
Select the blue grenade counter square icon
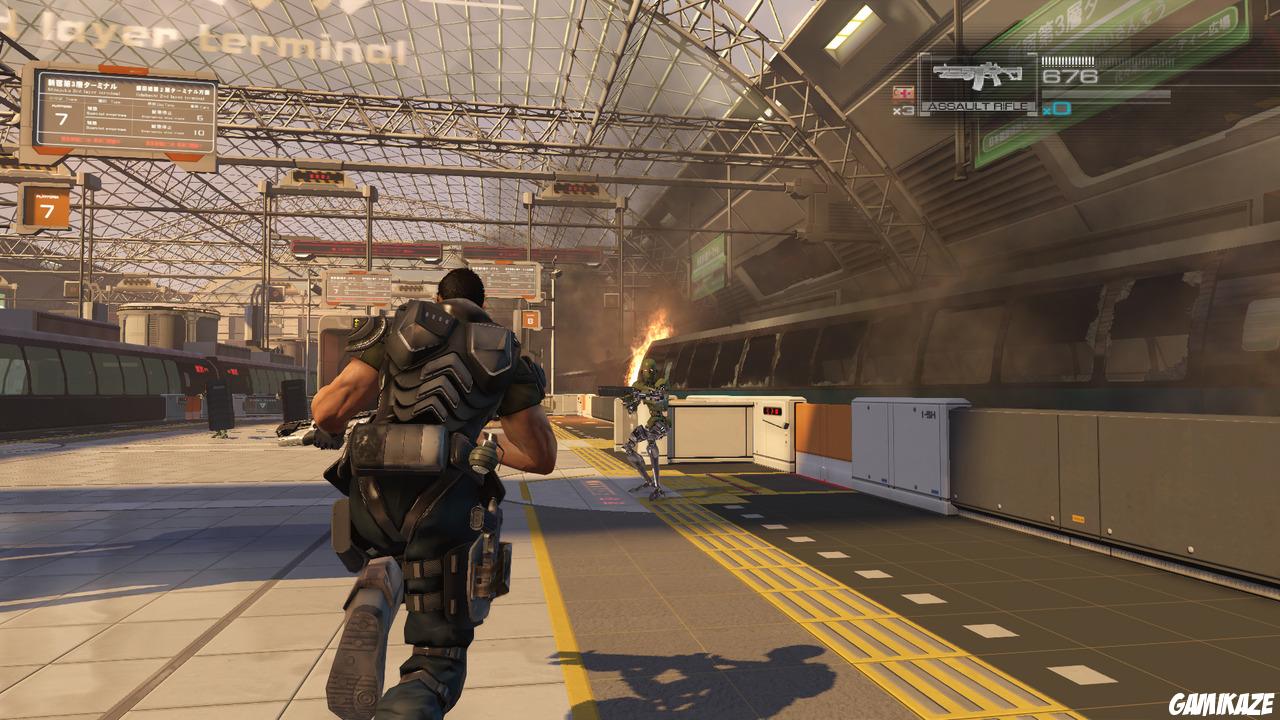click(x=1062, y=108)
